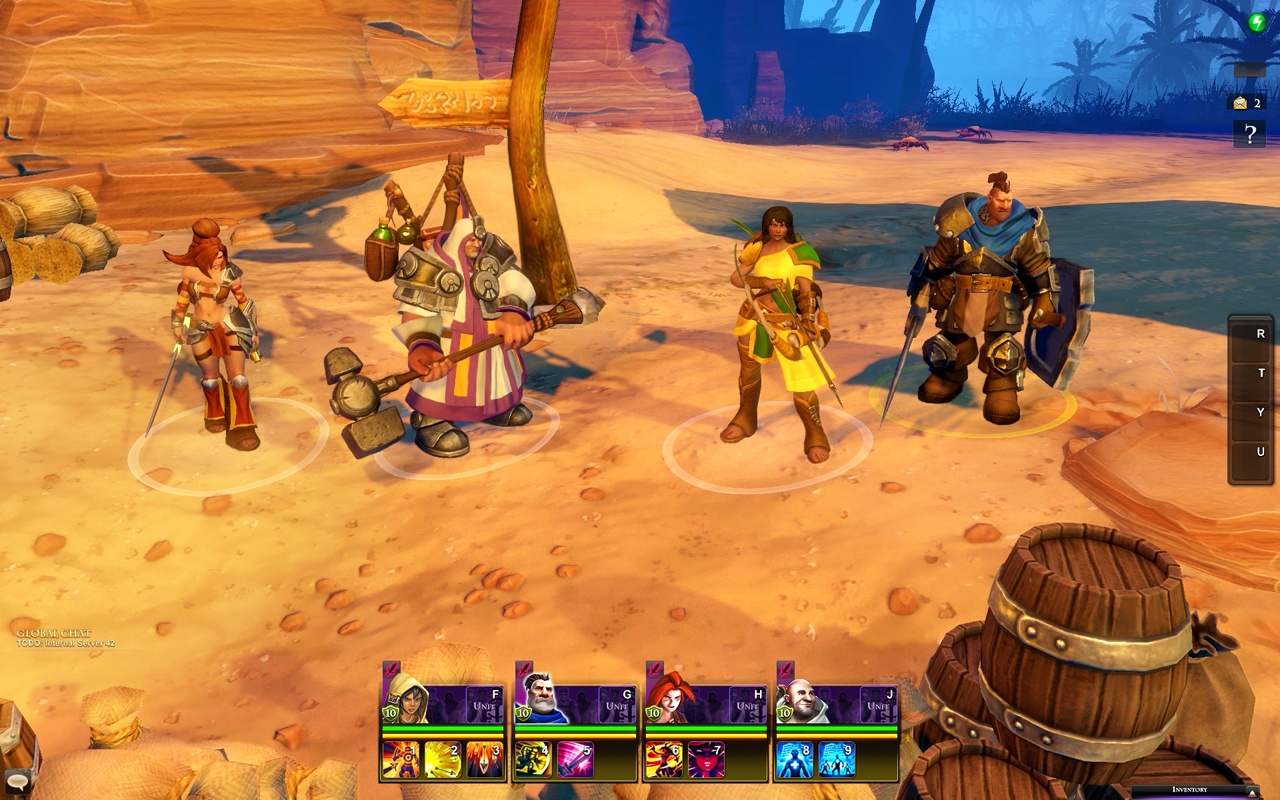Select the bald monk hero portrait
This screenshot has width=1280, height=800.
(801, 698)
